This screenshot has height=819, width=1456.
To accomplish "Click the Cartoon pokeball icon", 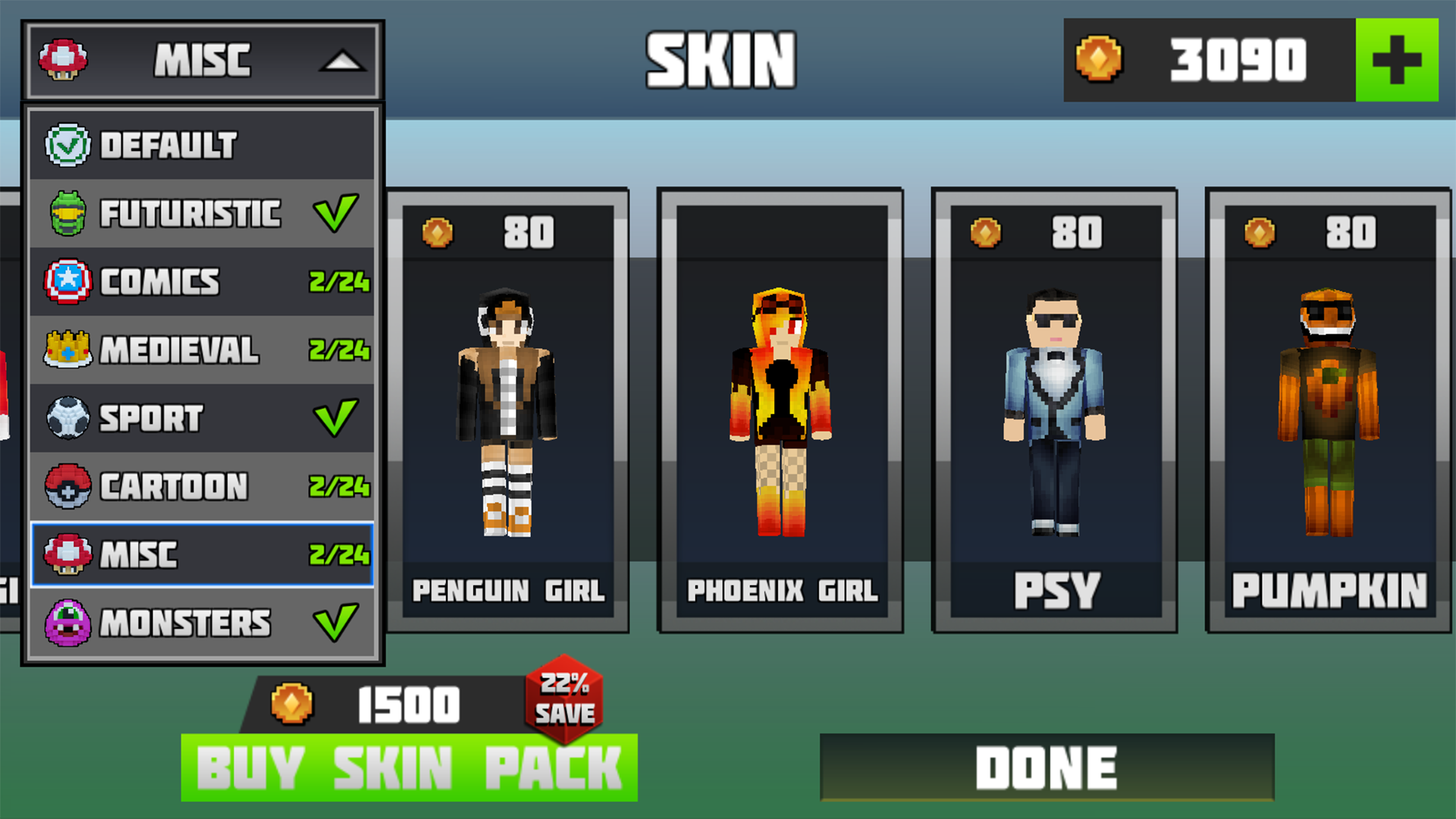I will [68, 486].
